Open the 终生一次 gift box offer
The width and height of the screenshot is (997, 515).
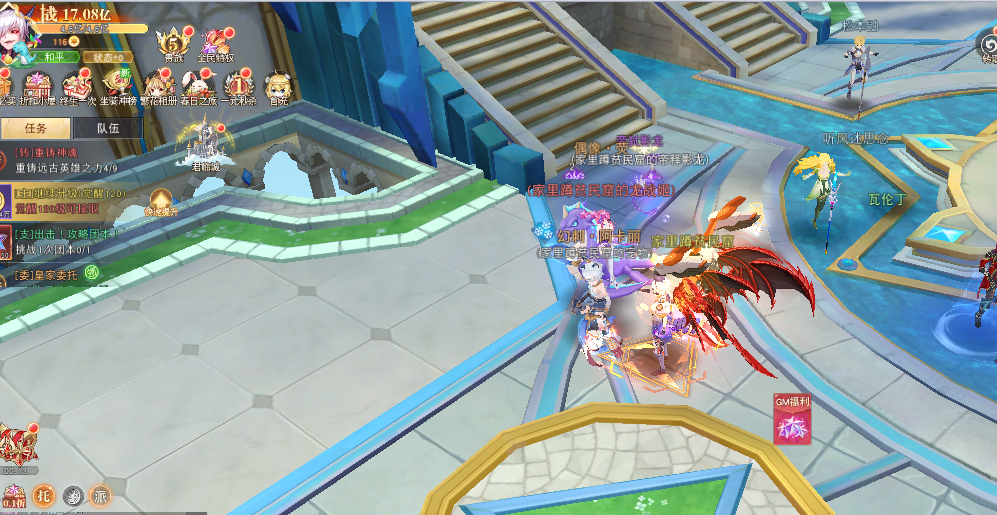coord(77,87)
